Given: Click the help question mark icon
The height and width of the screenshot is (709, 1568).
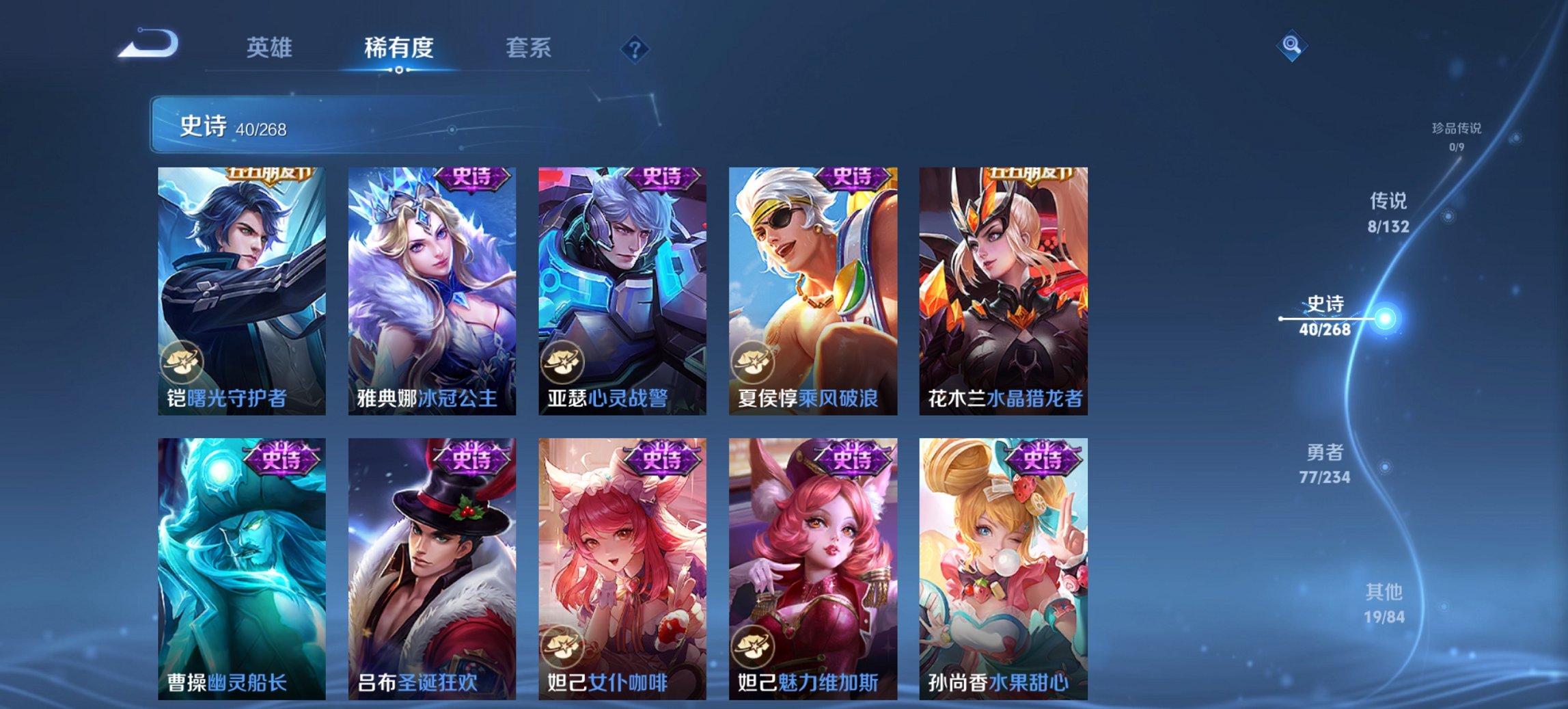Looking at the screenshot, I should click(x=635, y=49).
